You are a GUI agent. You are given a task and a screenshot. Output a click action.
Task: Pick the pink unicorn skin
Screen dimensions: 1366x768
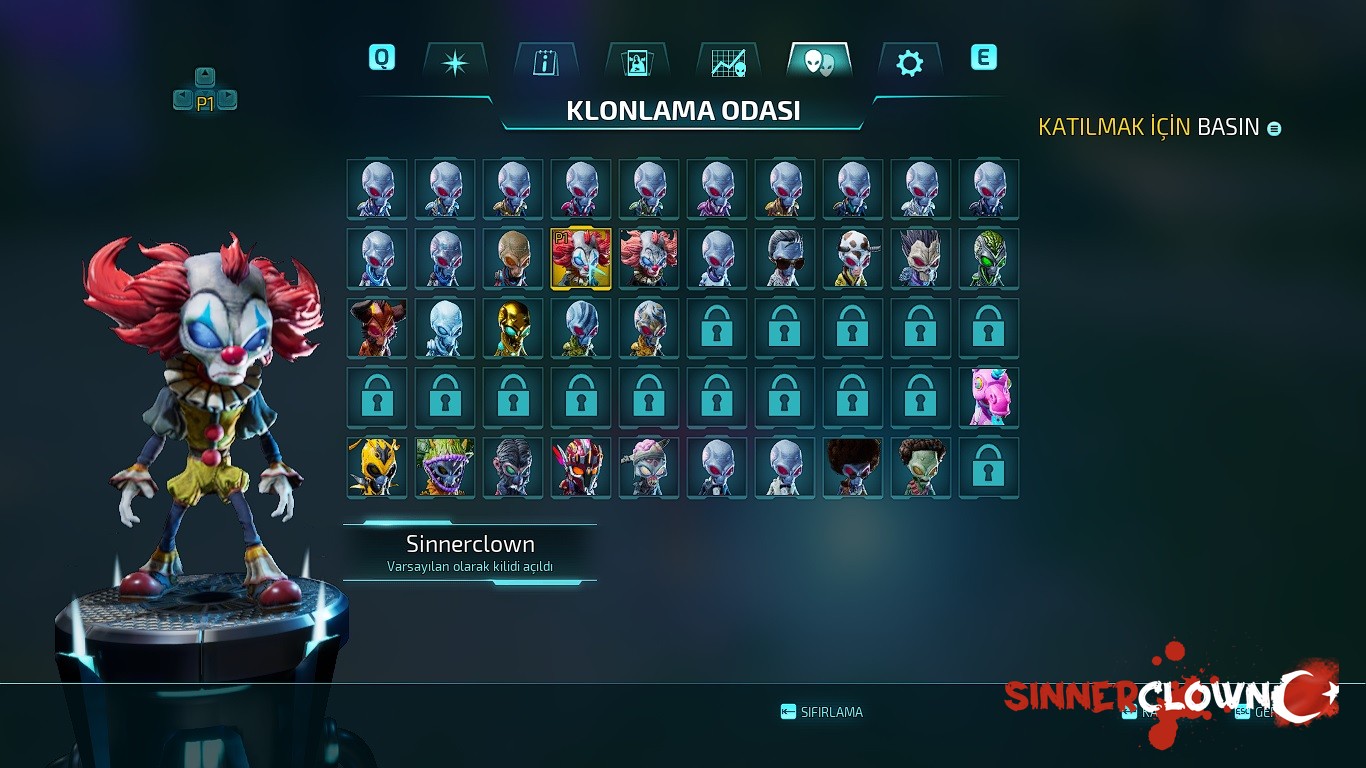989,397
